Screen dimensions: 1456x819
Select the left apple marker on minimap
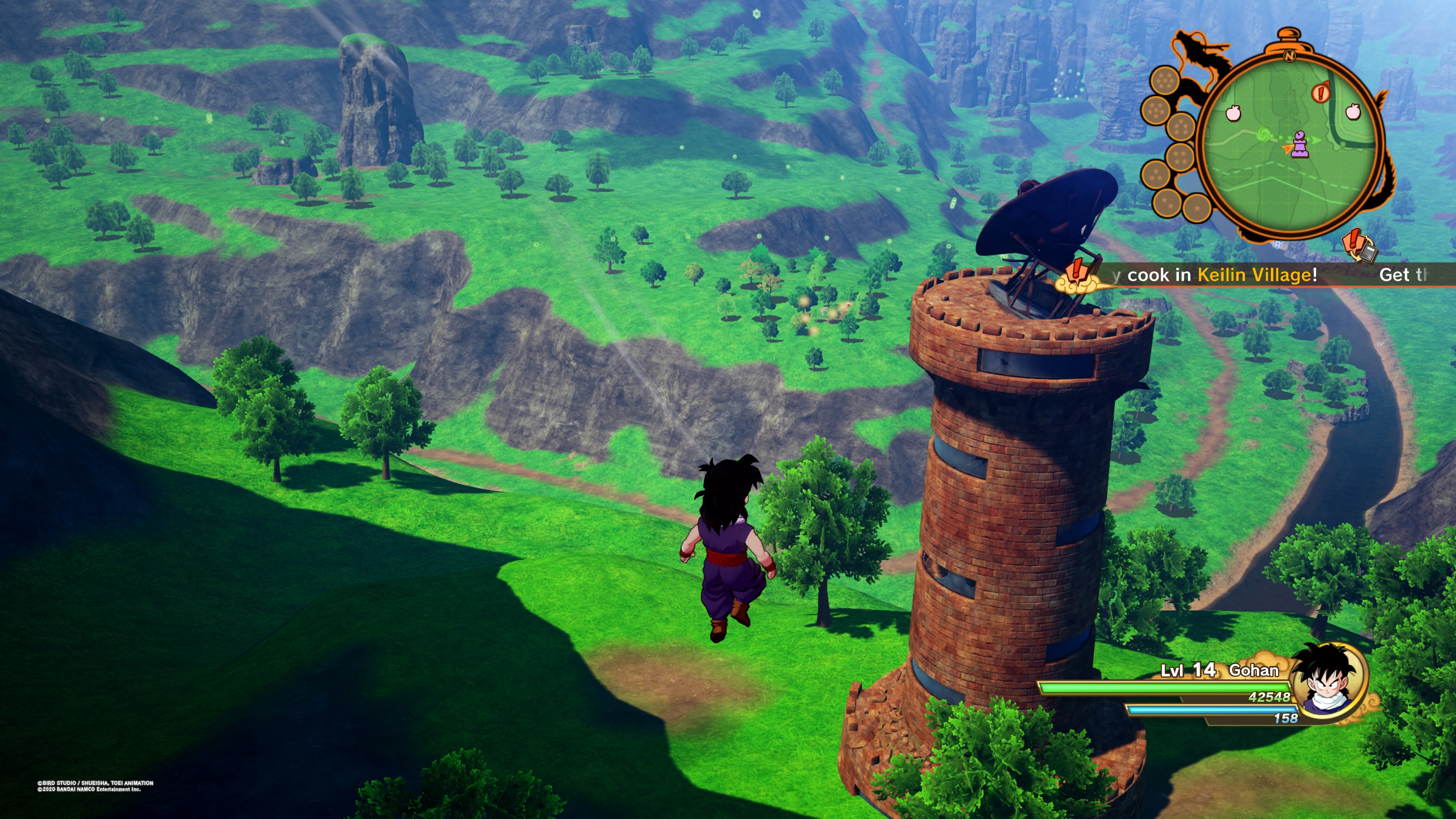click(x=1233, y=113)
